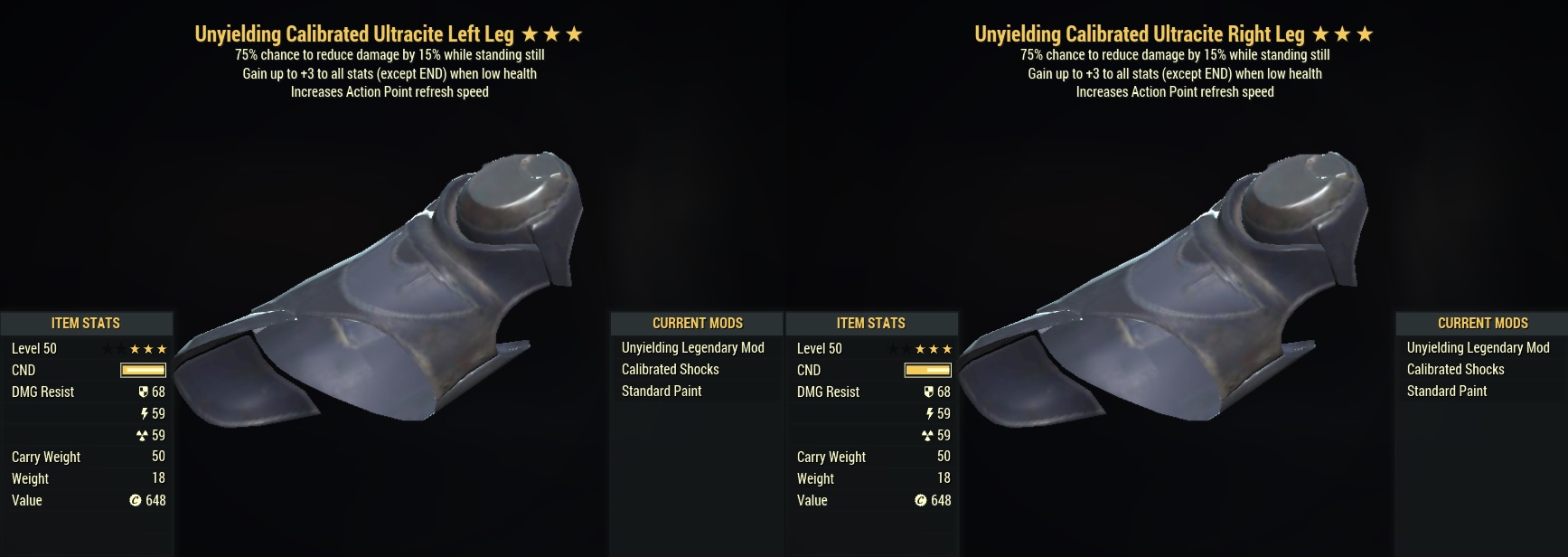
Task: Choose Standard Paint for the Right Leg
Action: click(x=1446, y=392)
